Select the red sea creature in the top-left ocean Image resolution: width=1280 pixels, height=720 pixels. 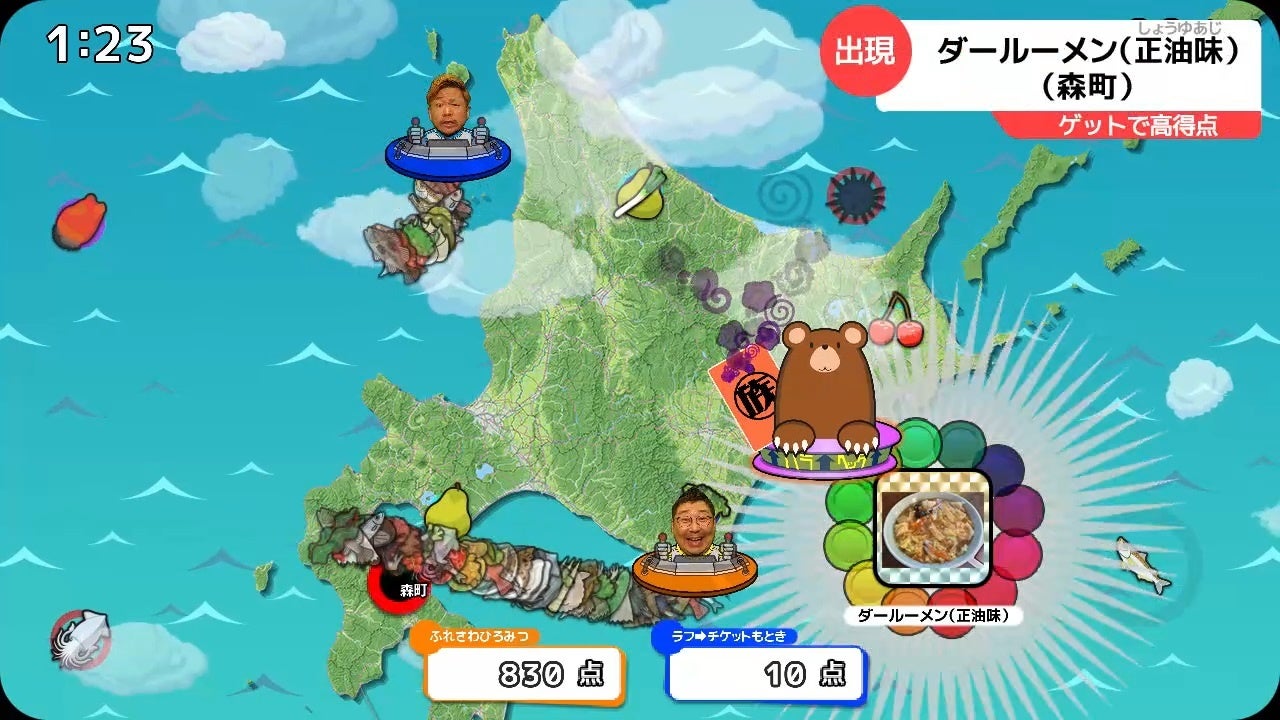pyautogui.click(x=82, y=219)
